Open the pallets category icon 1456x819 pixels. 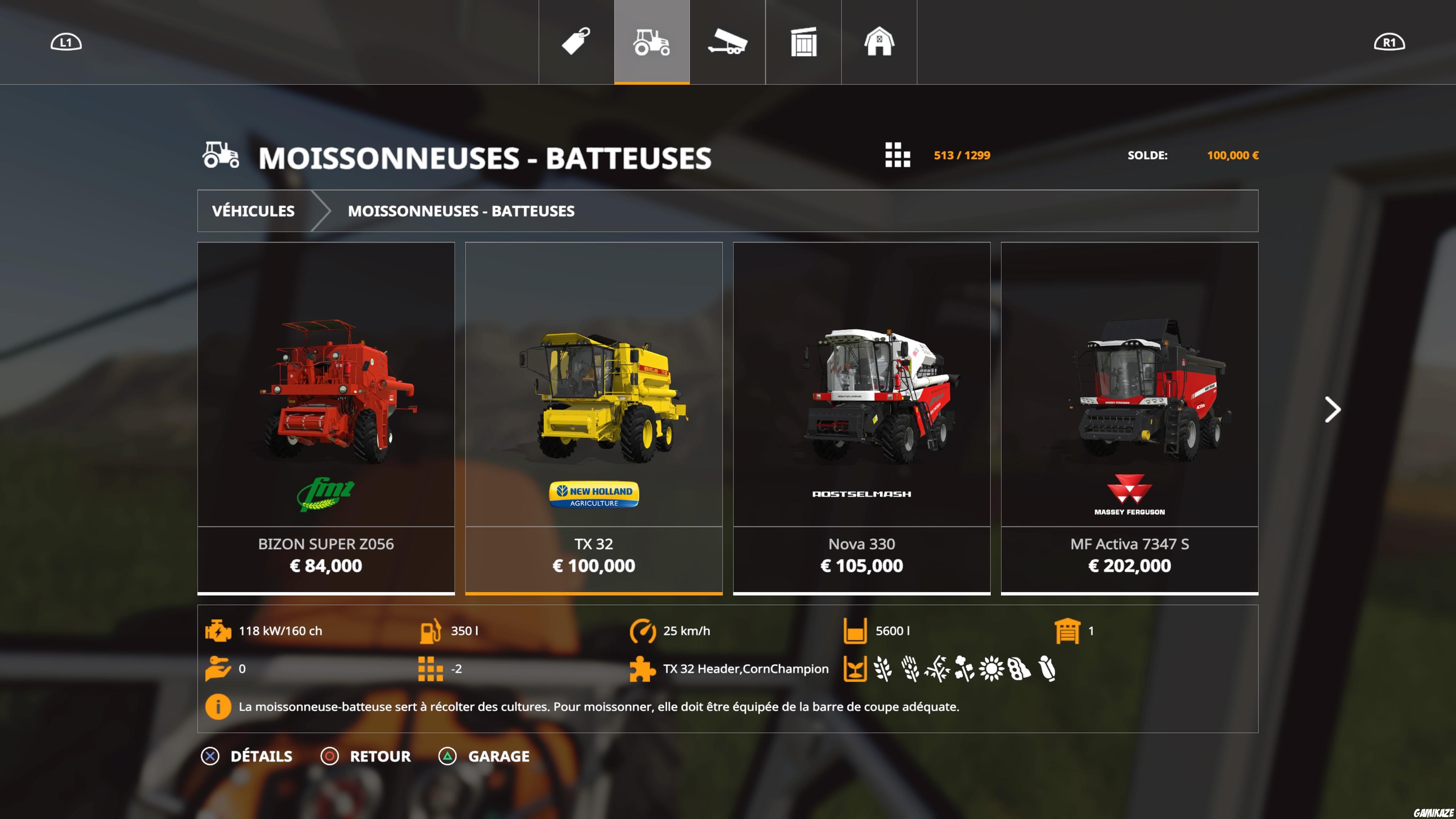click(x=803, y=41)
